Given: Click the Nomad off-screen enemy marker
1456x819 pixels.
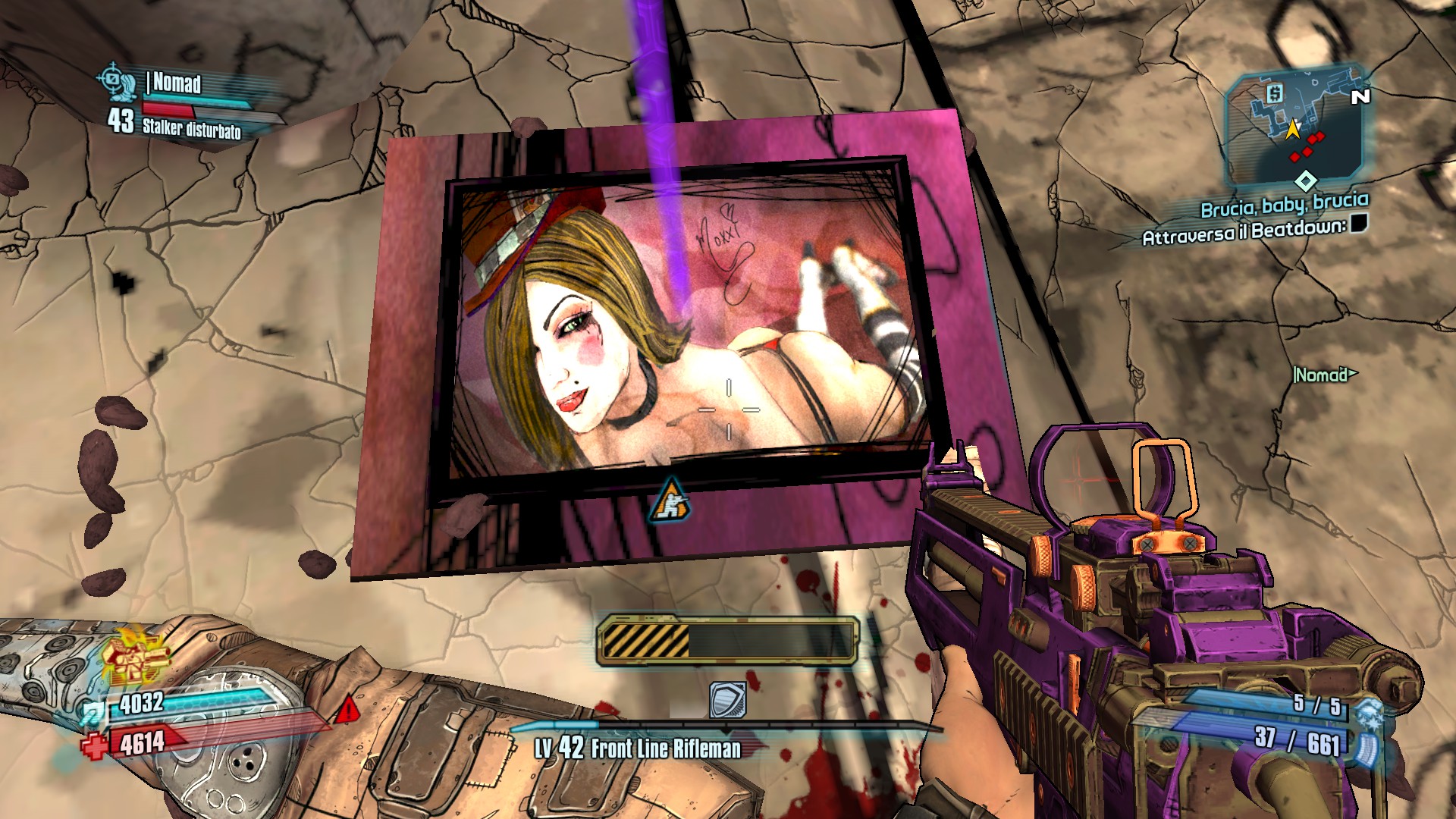Looking at the screenshot, I should tap(1324, 375).
